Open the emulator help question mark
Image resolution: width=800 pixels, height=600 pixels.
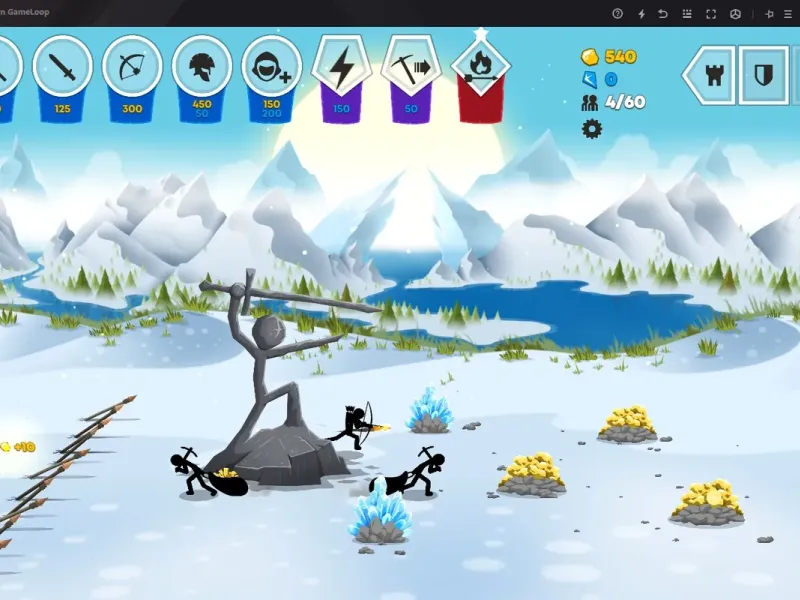point(617,14)
